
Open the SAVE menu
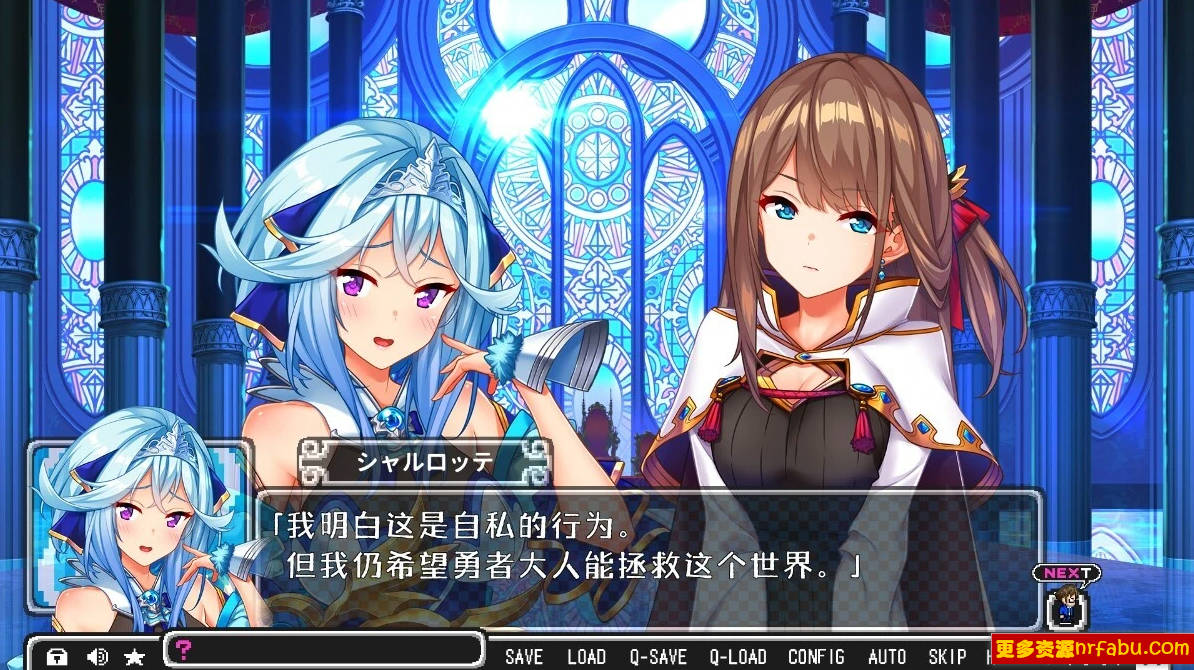(524, 656)
